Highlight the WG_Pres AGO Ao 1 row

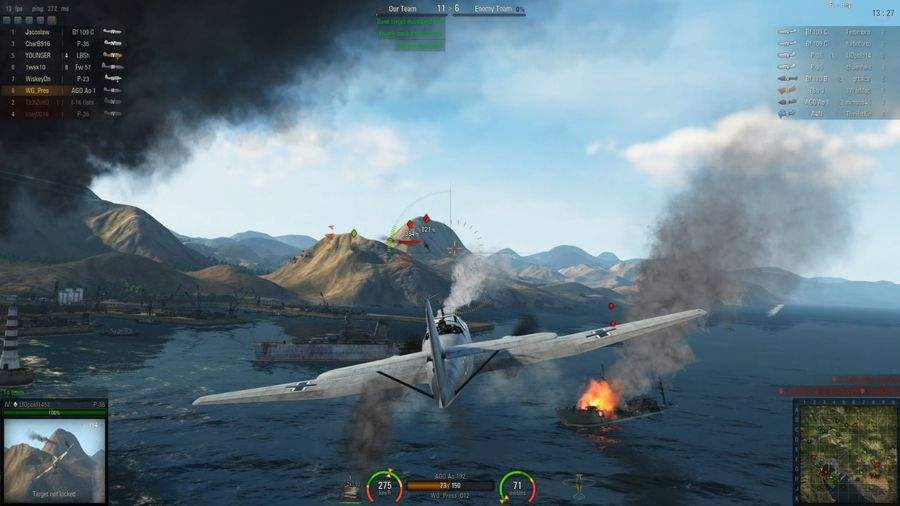[62, 90]
